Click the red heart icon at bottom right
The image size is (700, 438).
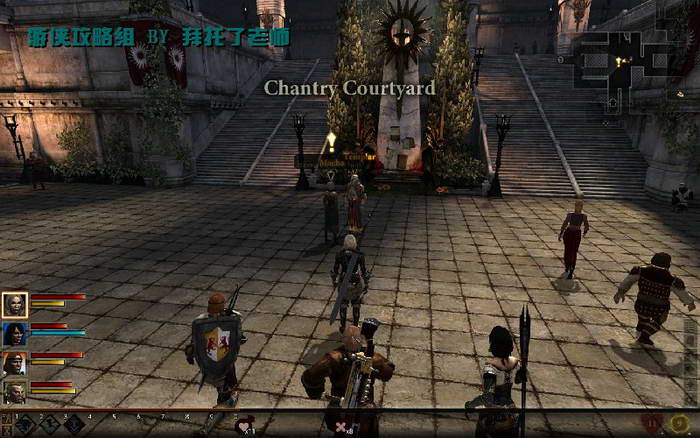point(651,424)
